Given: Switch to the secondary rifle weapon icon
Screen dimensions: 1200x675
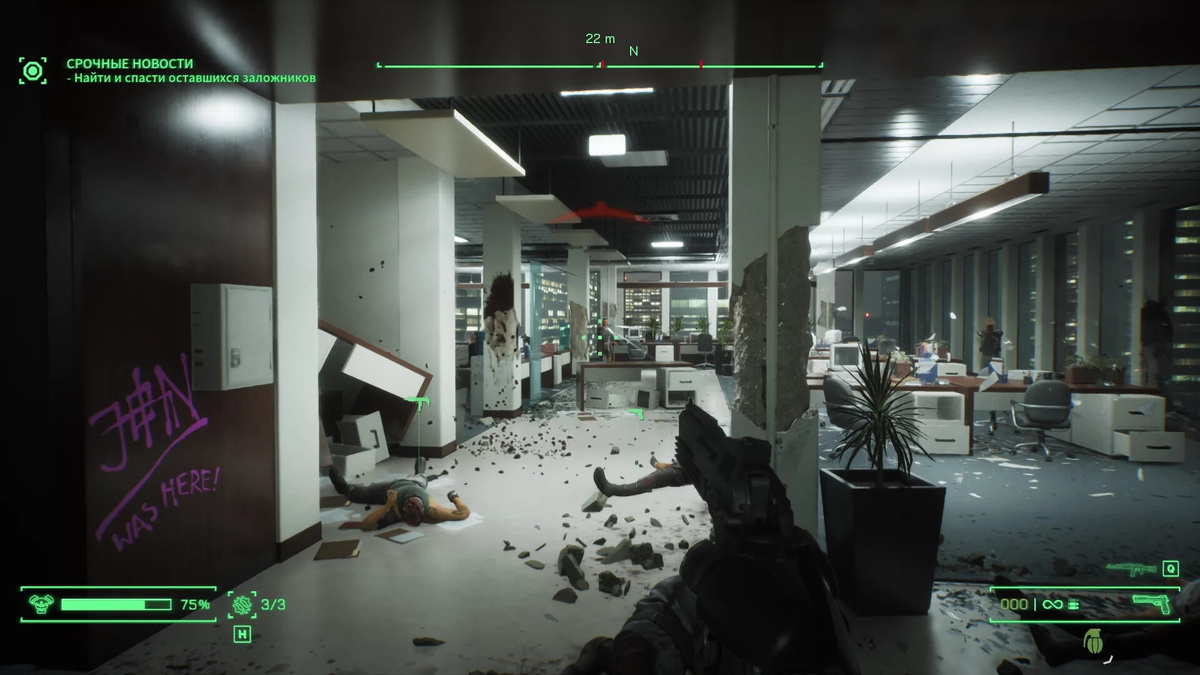Looking at the screenshot, I should pyautogui.click(x=1130, y=569).
